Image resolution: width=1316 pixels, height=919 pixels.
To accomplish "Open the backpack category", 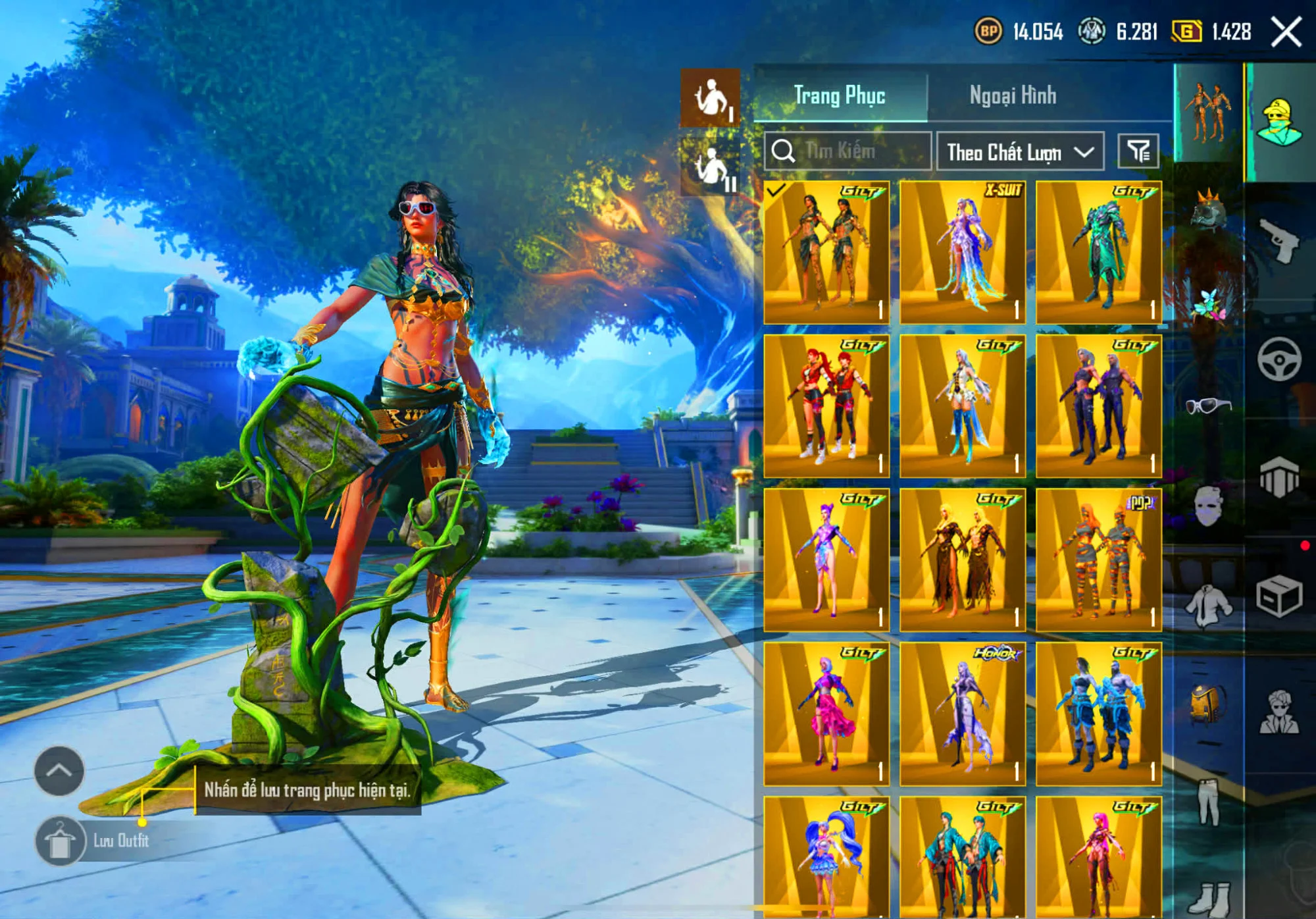I will click(x=1208, y=703).
